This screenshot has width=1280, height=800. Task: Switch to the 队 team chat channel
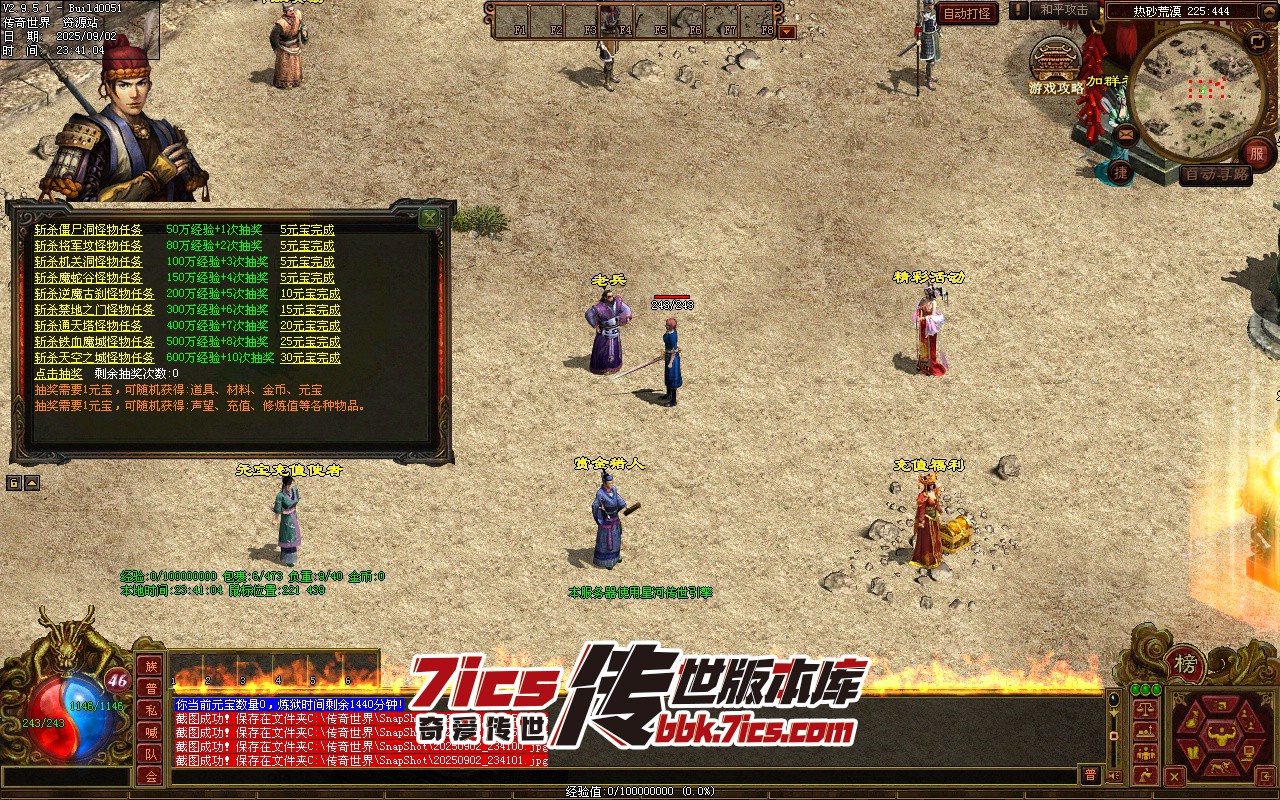pos(150,754)
